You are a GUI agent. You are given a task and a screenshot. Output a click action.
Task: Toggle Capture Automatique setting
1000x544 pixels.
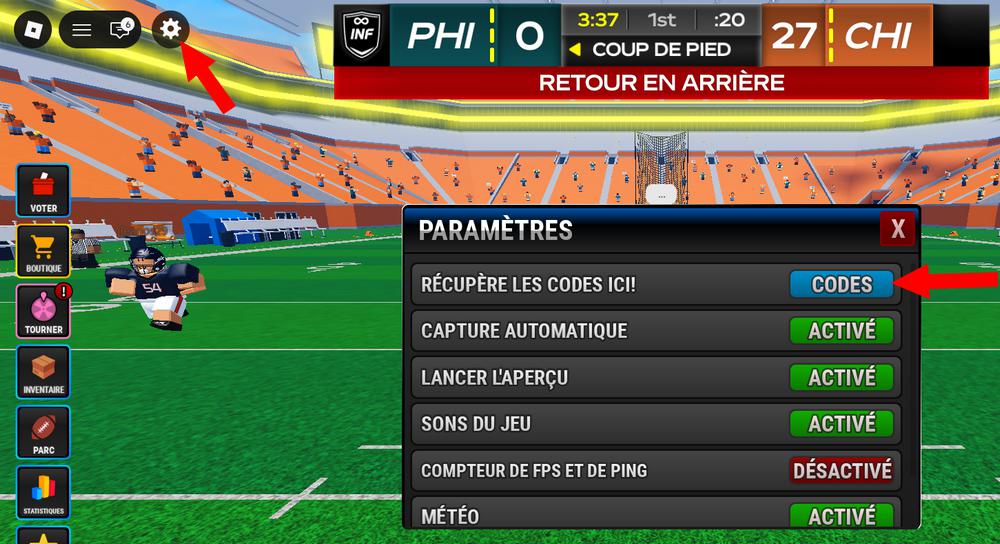pyautogui.click(x=841, y=331)
